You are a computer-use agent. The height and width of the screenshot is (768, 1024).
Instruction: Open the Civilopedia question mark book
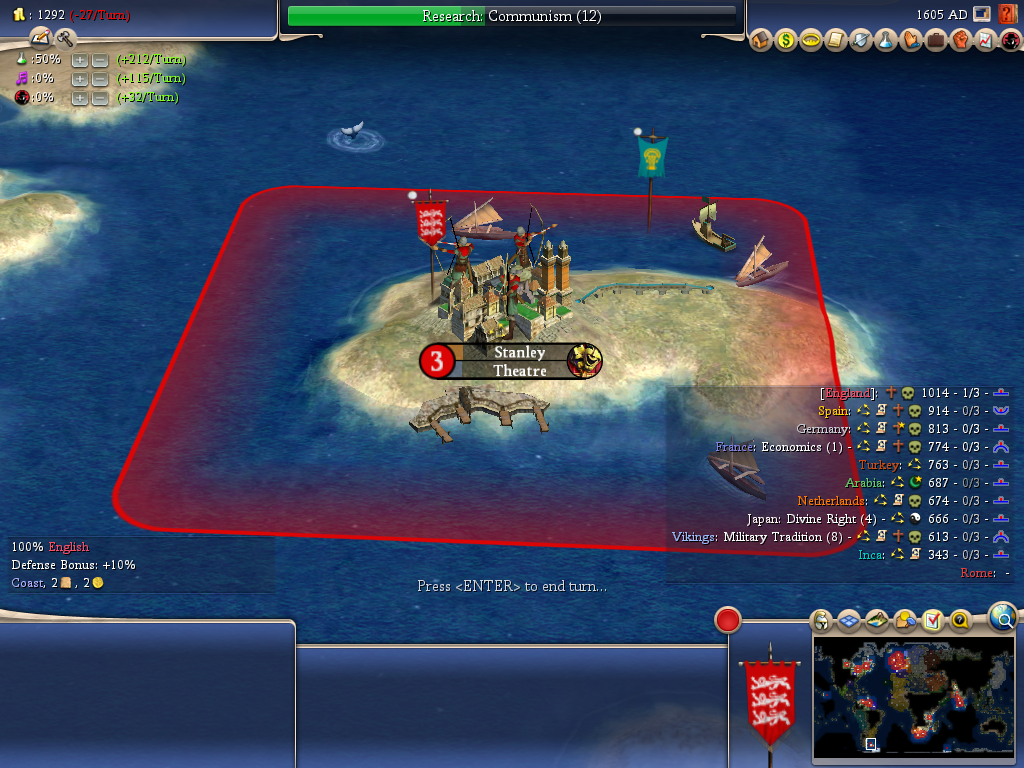click(1008, 14)
